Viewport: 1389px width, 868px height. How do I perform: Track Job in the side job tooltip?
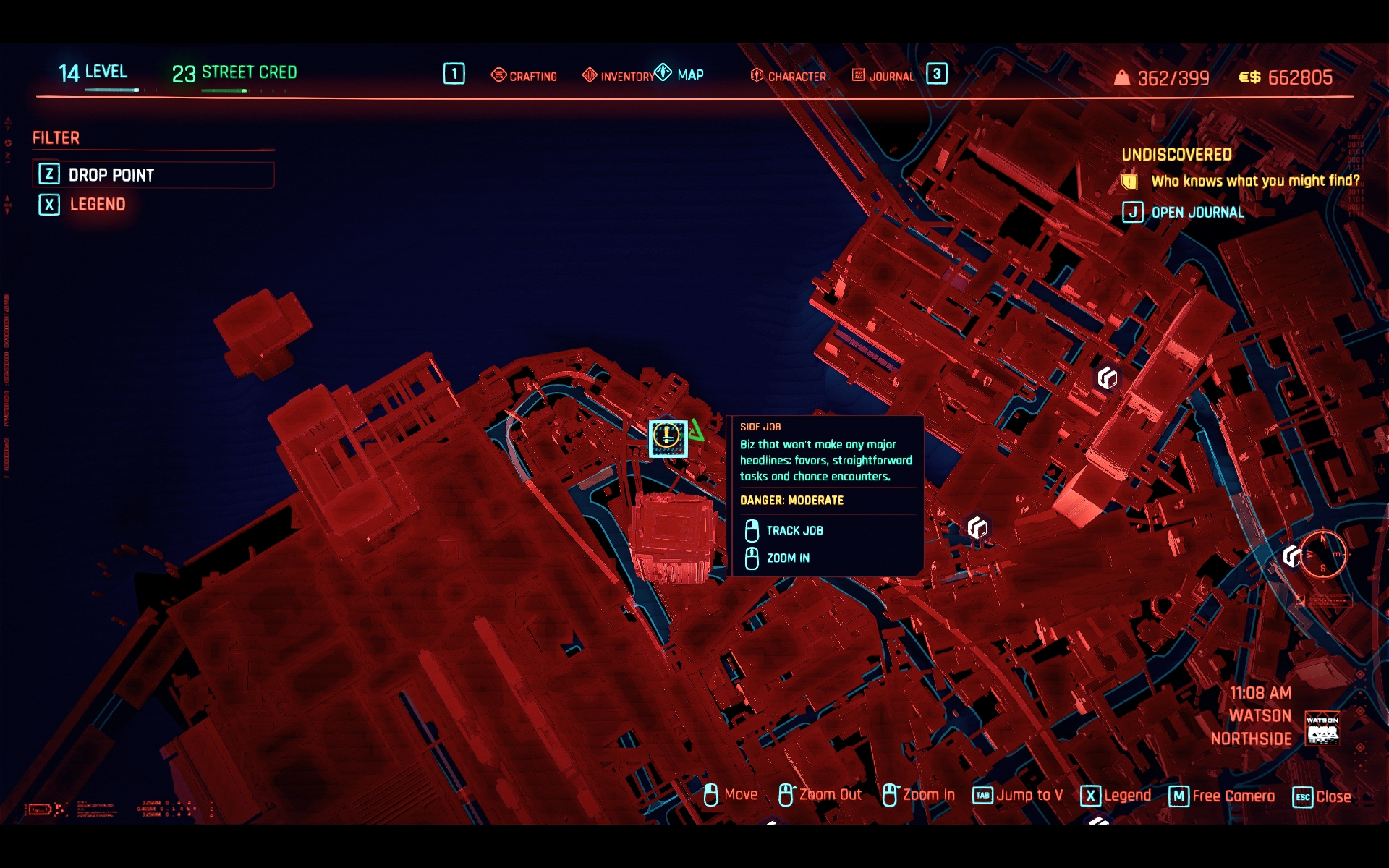[x=794, y=530]
